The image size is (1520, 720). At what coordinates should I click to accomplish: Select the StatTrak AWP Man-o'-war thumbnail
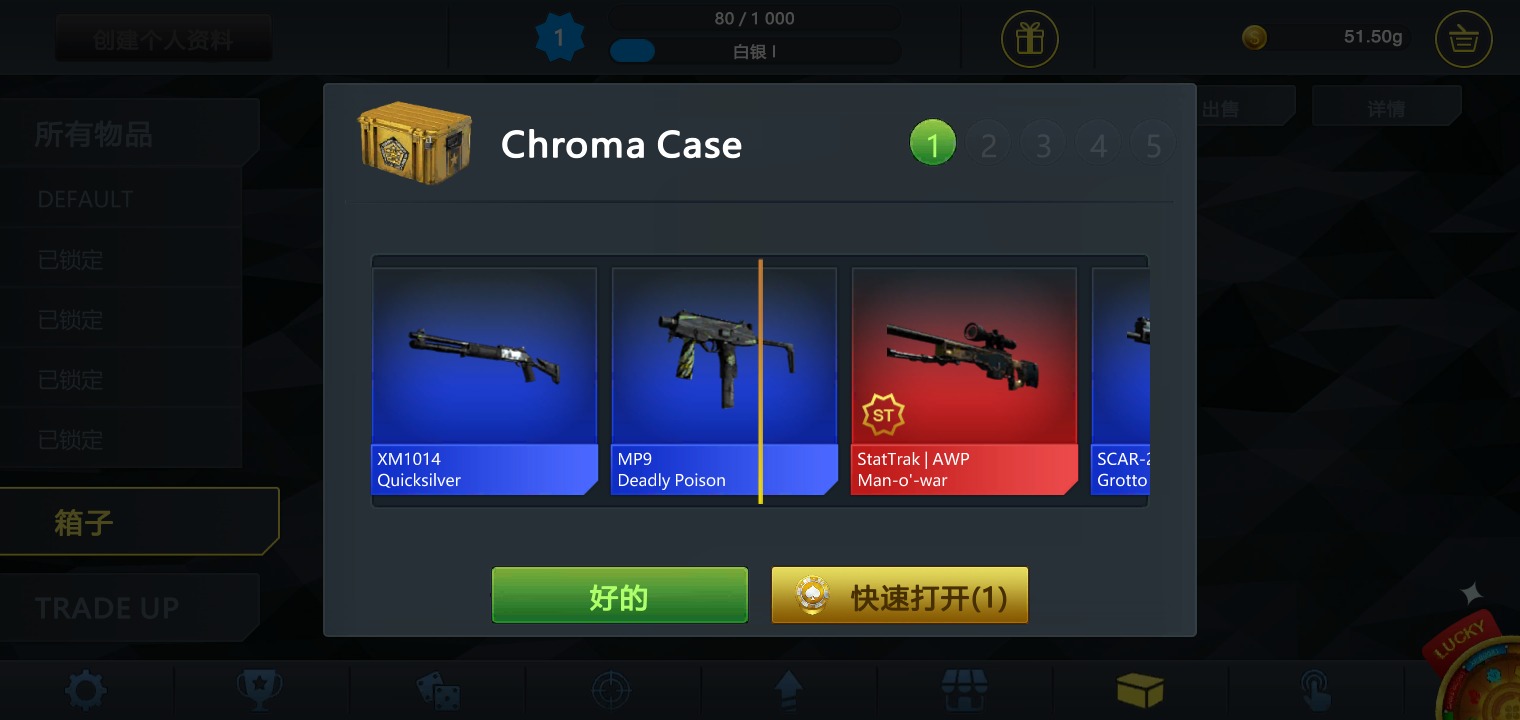(964, 380)
